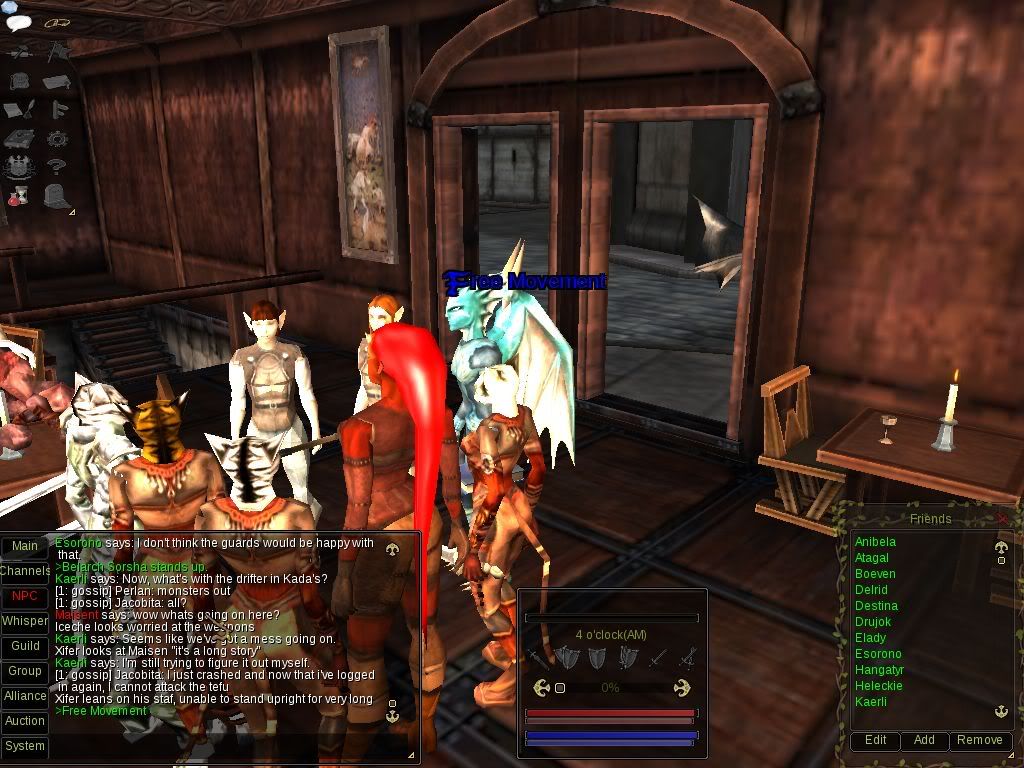Select Esorono in the Friends list
This screenshot has height=768, width=1024.
click(878, 654)
